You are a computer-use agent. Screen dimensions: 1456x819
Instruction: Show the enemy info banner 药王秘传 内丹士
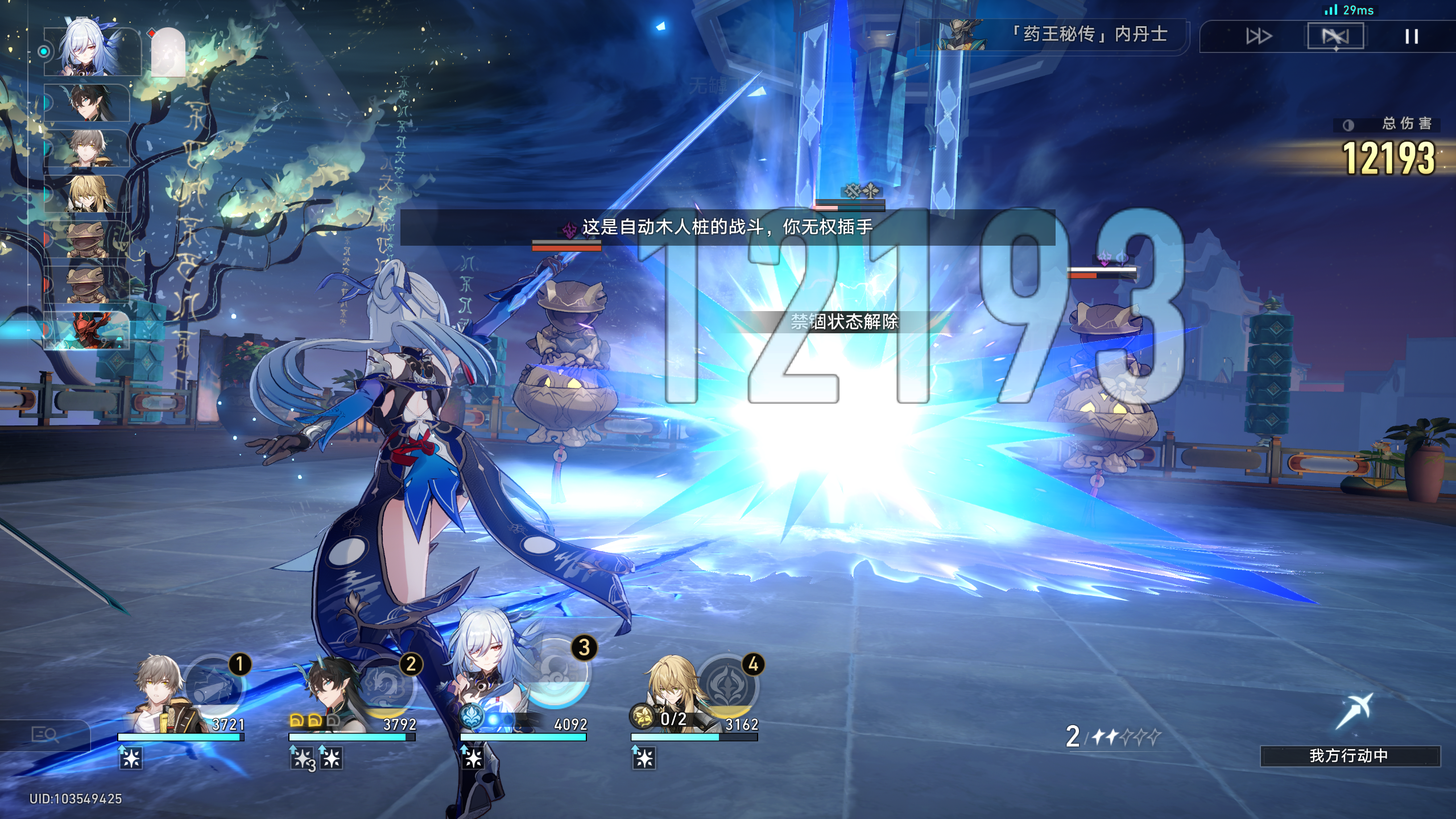click(x=1052, y=35)
